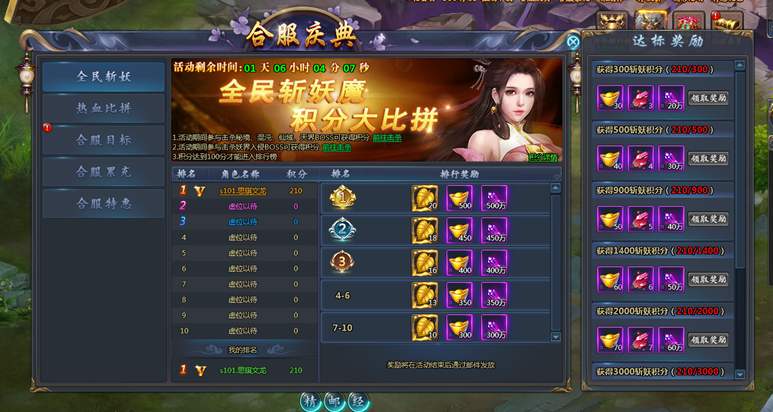Claim the 300 斩妖积分 reward
This screenshot has width=773, height=412.
tap(708, 98)
